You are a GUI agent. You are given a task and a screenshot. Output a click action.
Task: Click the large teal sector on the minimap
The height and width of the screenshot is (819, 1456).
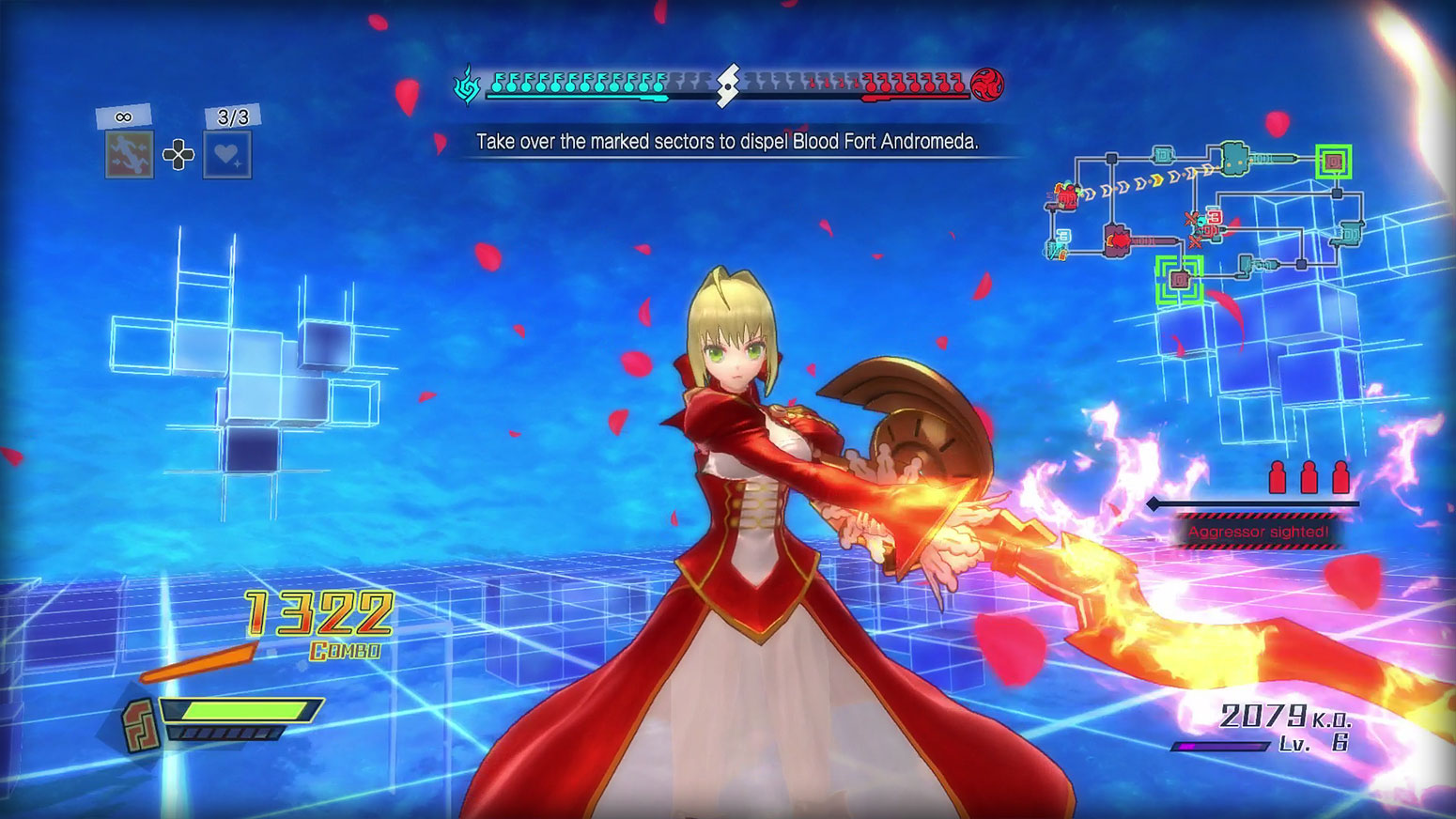pyautogui.click(x=1233, y=158)
